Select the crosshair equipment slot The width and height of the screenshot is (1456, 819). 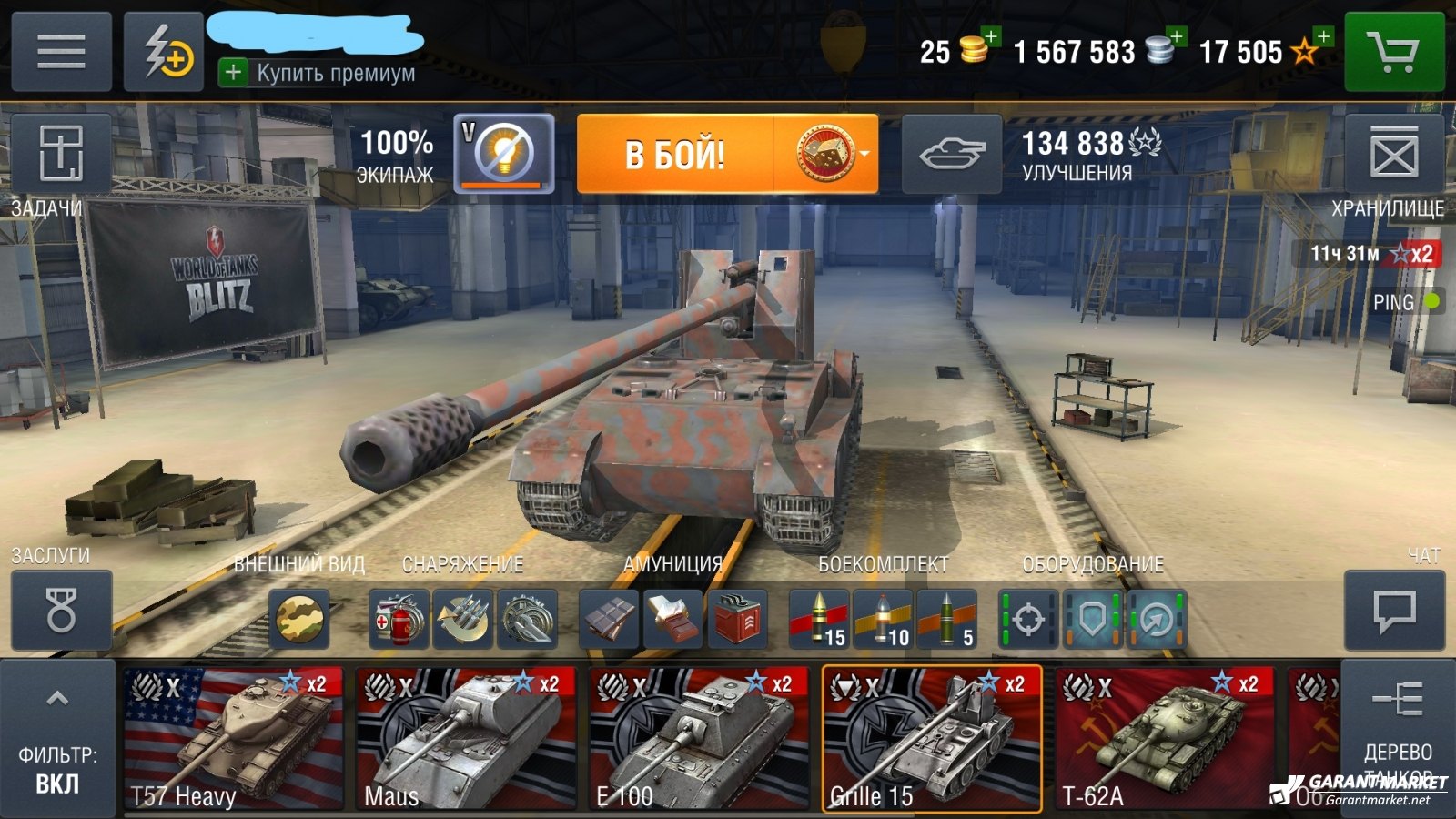click(x=1028, y=621)
